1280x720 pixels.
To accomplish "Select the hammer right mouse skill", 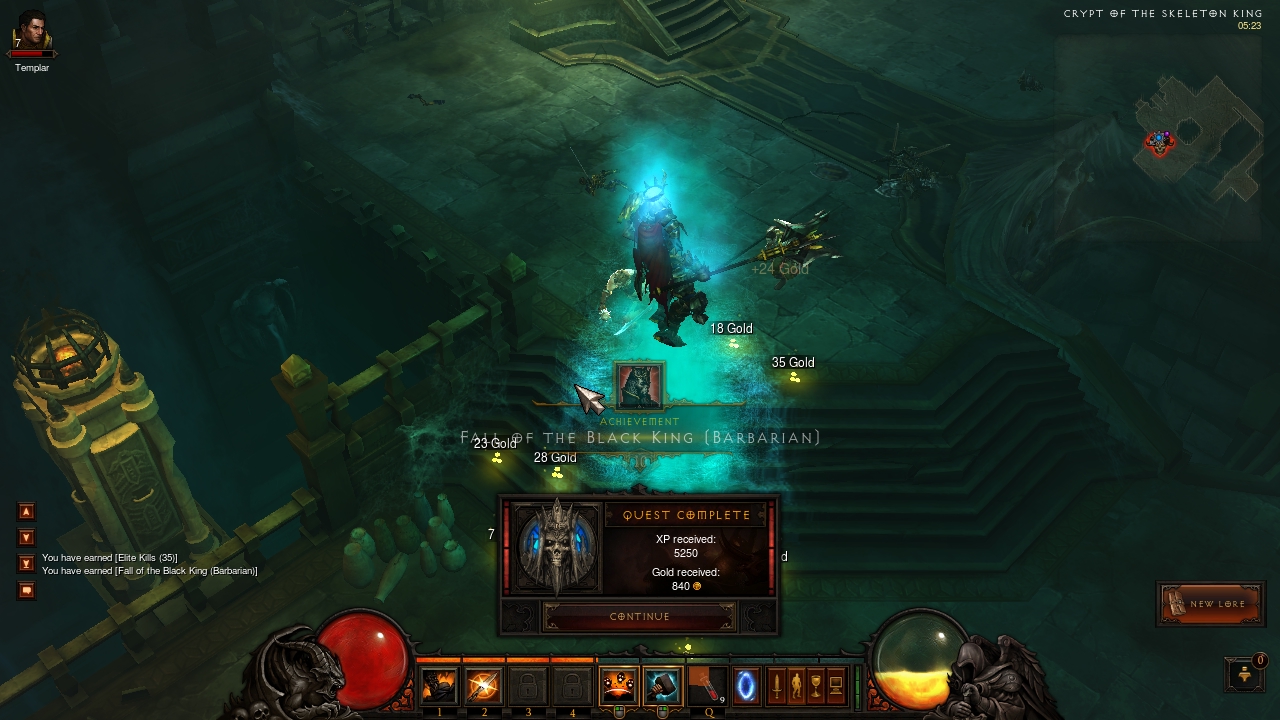I will (662, 687).
